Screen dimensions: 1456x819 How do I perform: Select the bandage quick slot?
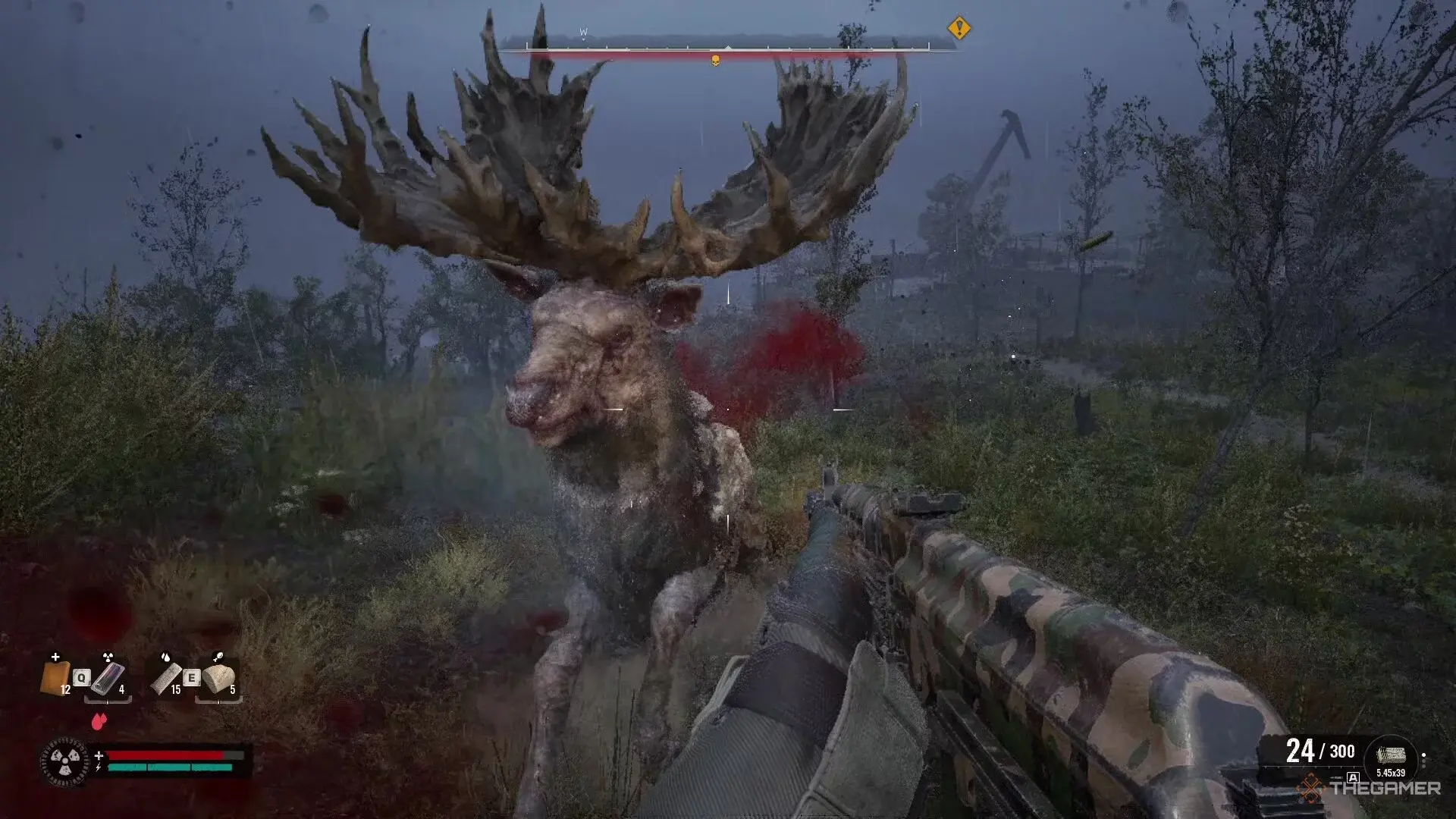tap(55, 677)
